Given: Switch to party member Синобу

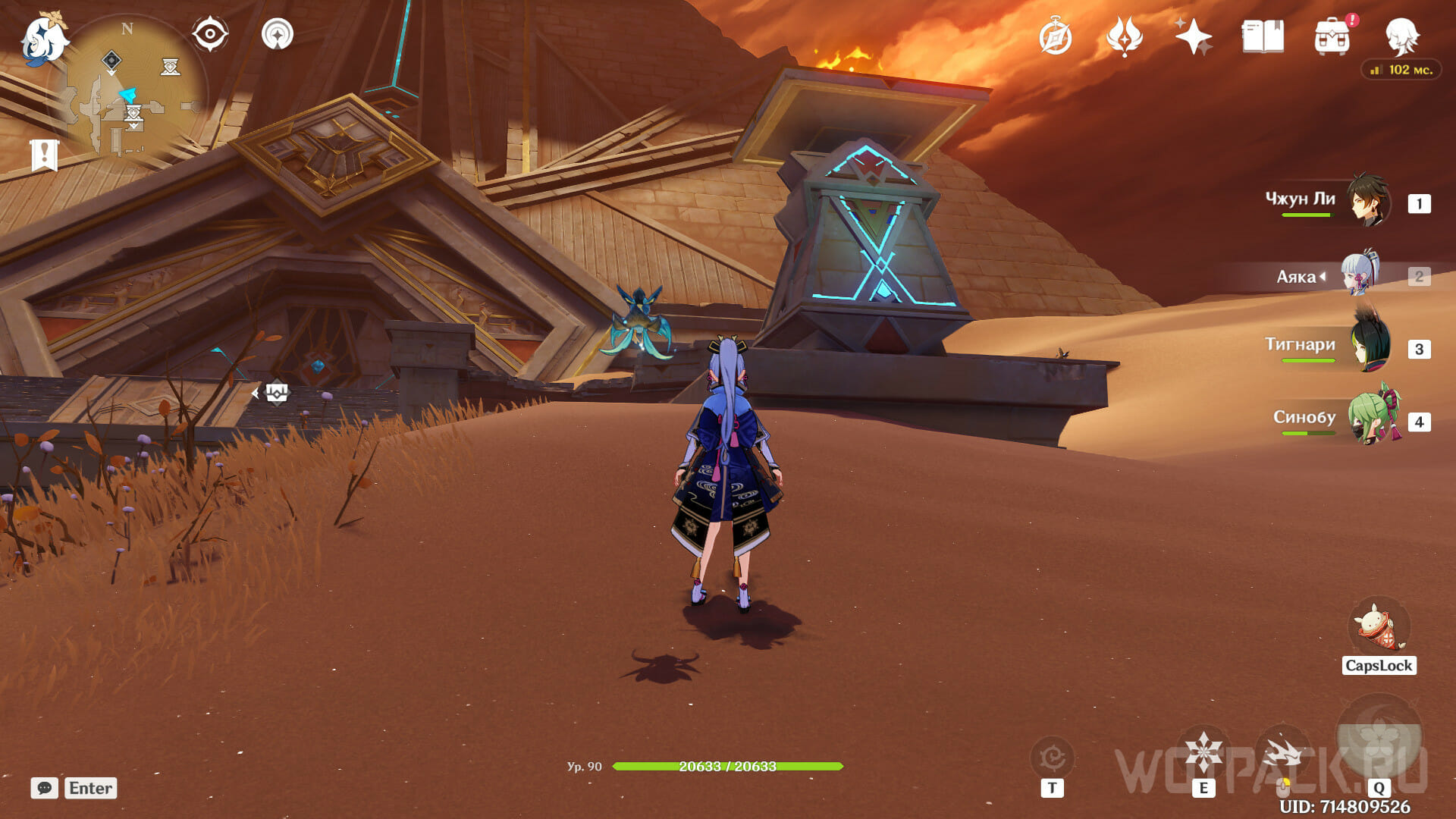Looking at the screenshot, I should click(x=1371, y=419).
